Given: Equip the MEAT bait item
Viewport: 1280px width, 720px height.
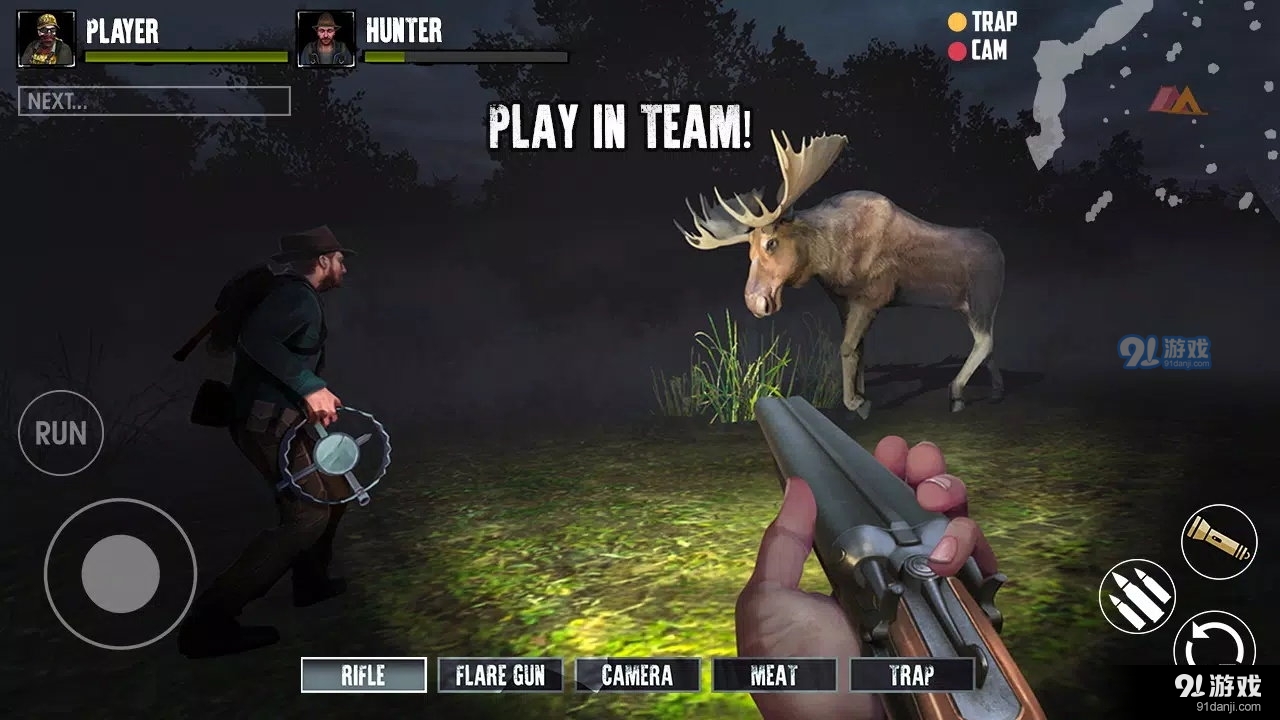Looking at the screenshot, I should coord(776,675).
